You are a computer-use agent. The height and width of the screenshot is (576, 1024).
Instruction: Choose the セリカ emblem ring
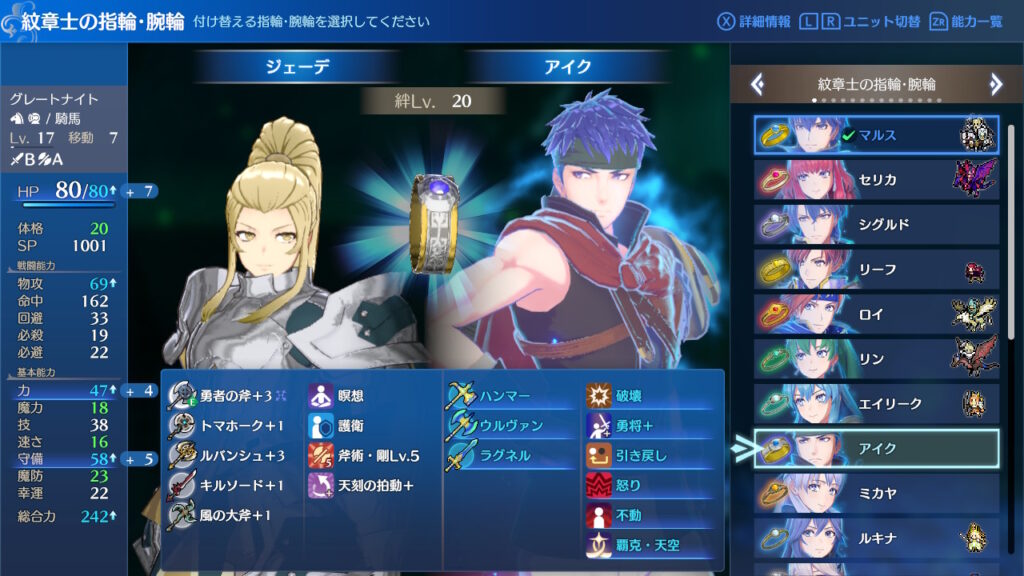pyautogui.click(x=876, y=180)
